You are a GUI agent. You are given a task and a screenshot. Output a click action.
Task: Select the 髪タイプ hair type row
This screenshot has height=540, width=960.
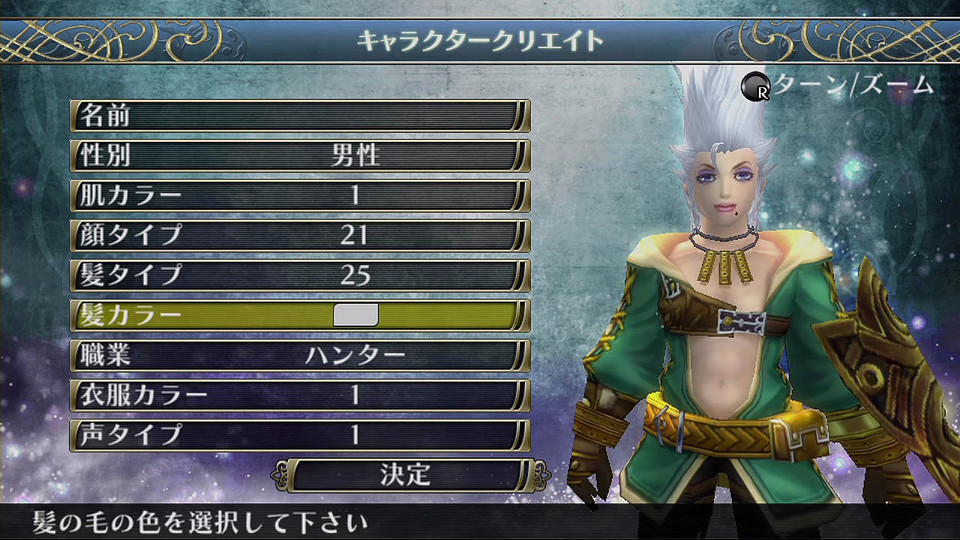coord(300,275)
